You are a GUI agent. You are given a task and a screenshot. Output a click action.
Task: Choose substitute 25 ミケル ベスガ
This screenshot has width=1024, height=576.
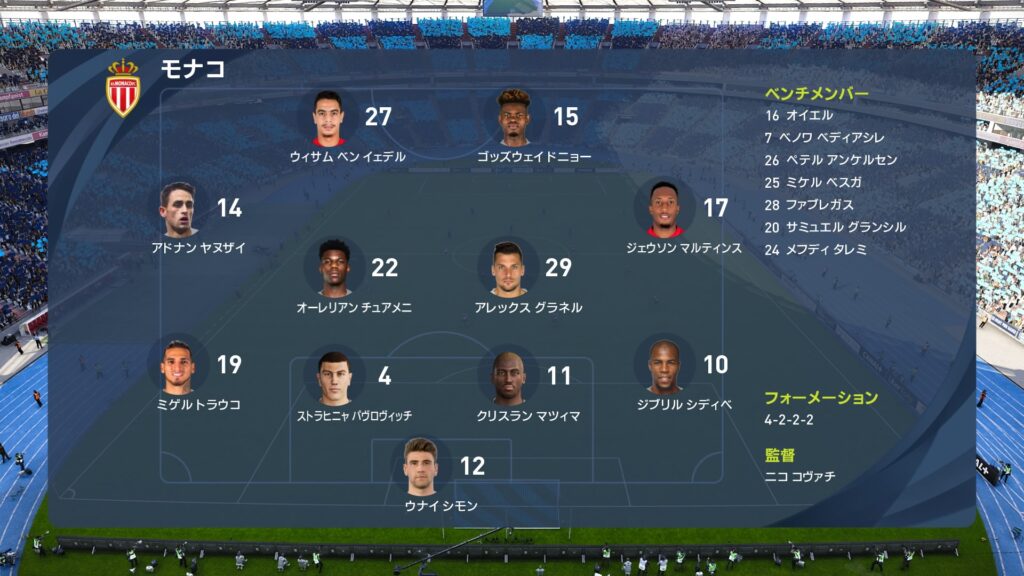point(812,183)
